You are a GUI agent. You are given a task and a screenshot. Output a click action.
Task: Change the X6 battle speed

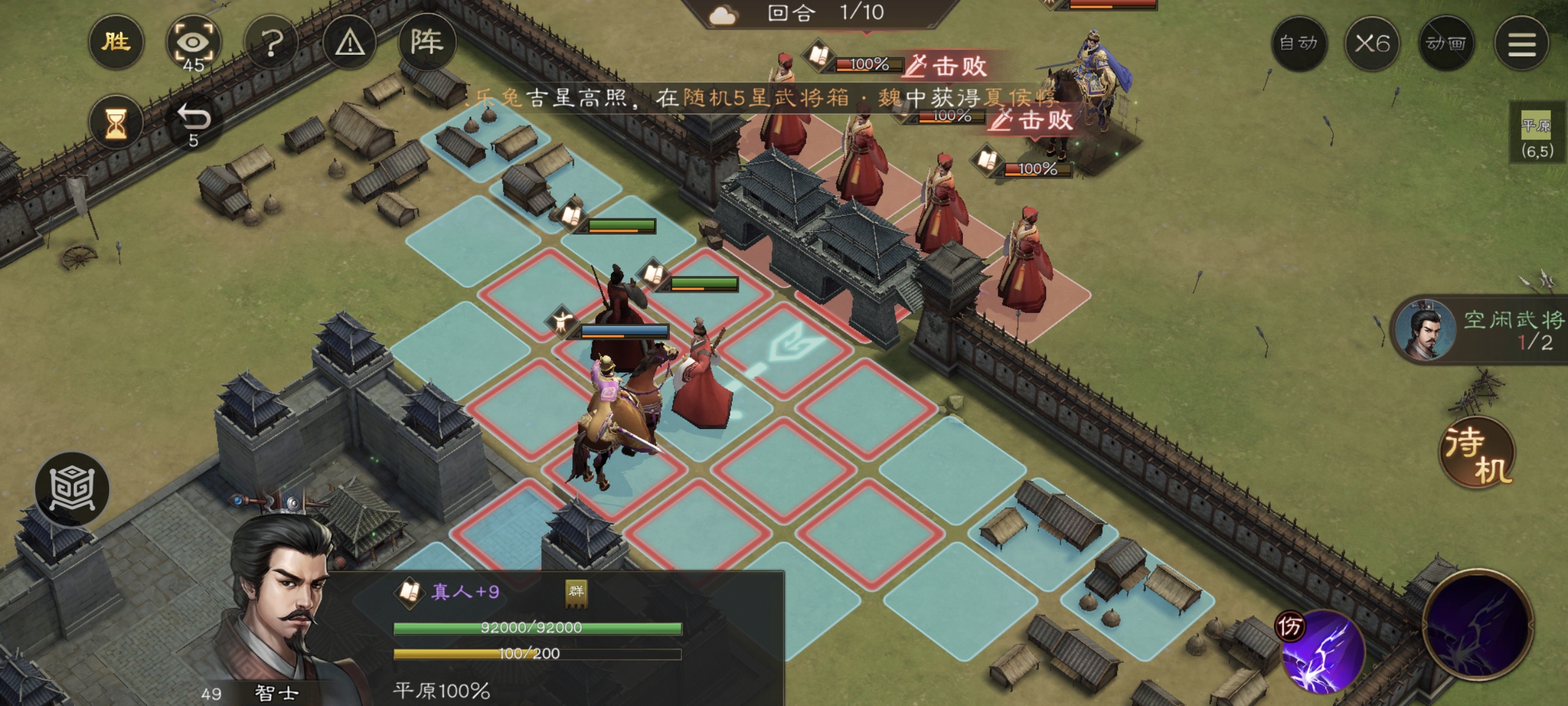pyautogui.click(x=1372, y=44)
